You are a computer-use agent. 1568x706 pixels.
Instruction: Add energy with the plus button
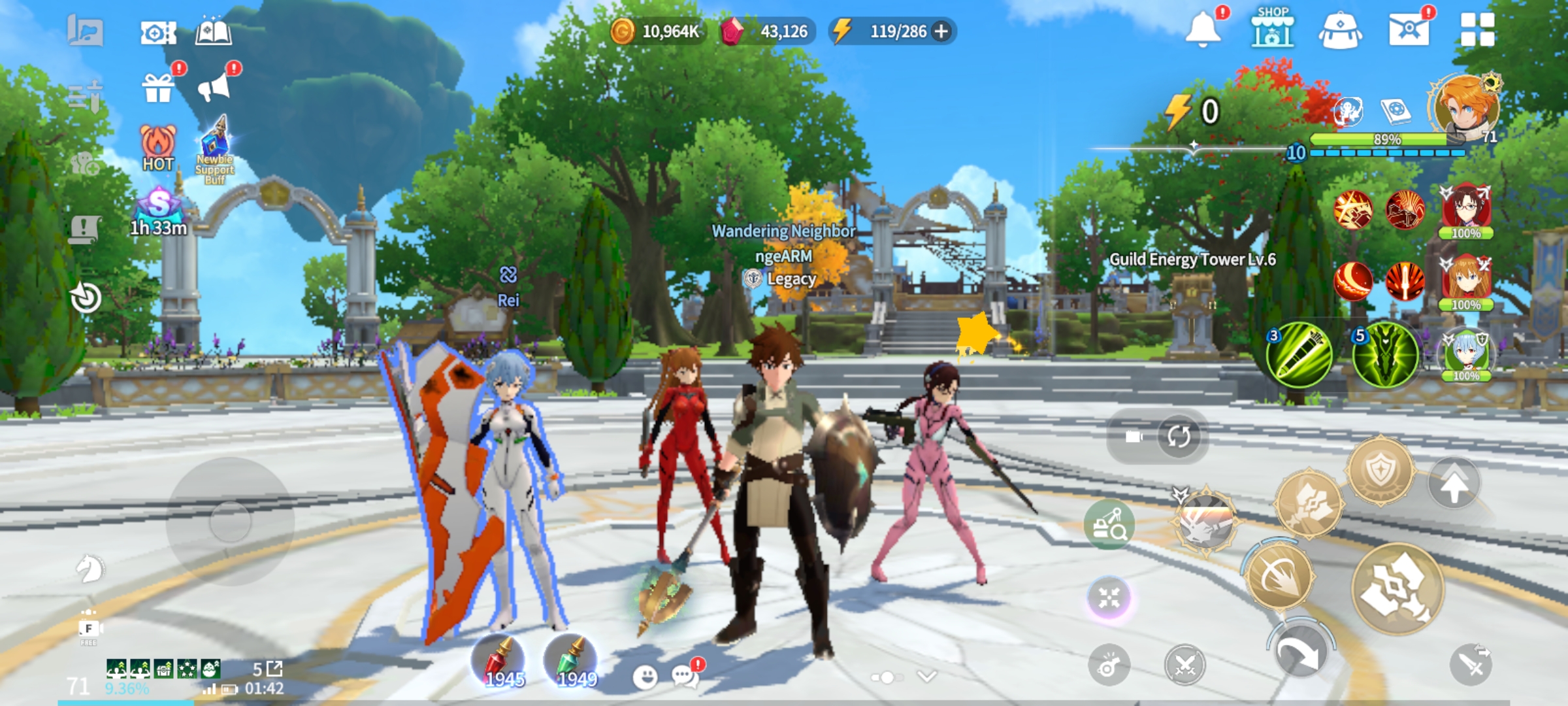(x=941, y=31)
